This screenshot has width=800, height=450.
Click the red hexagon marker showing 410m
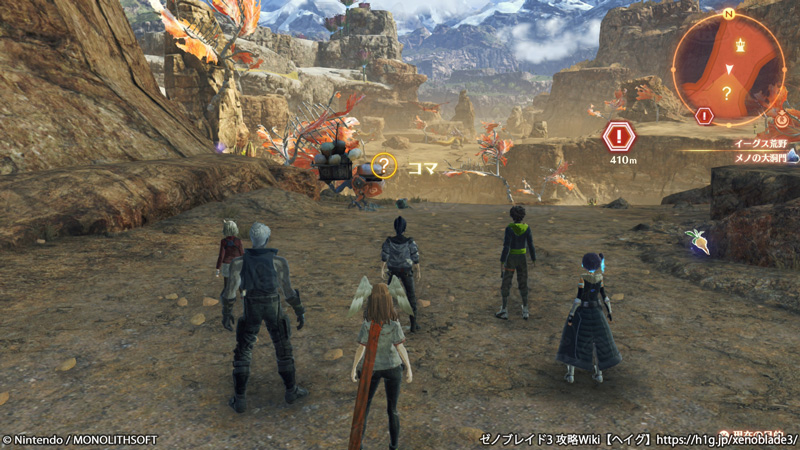click(619, 135)
